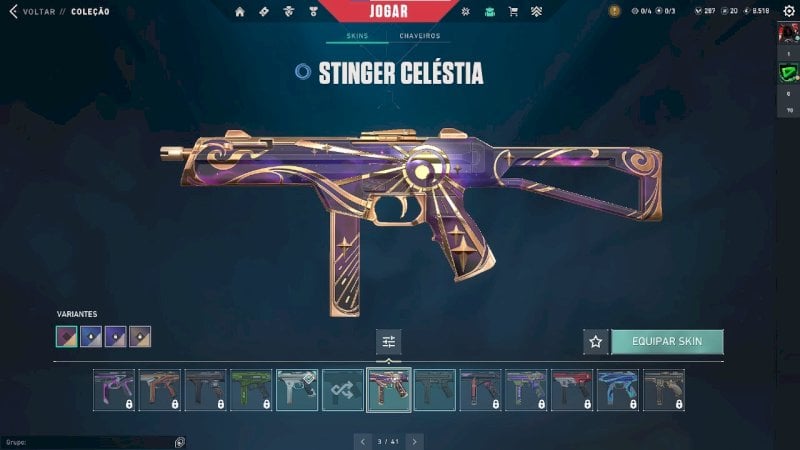
Task: Select the green Stinger skin thumbnail
Action: 251,390
